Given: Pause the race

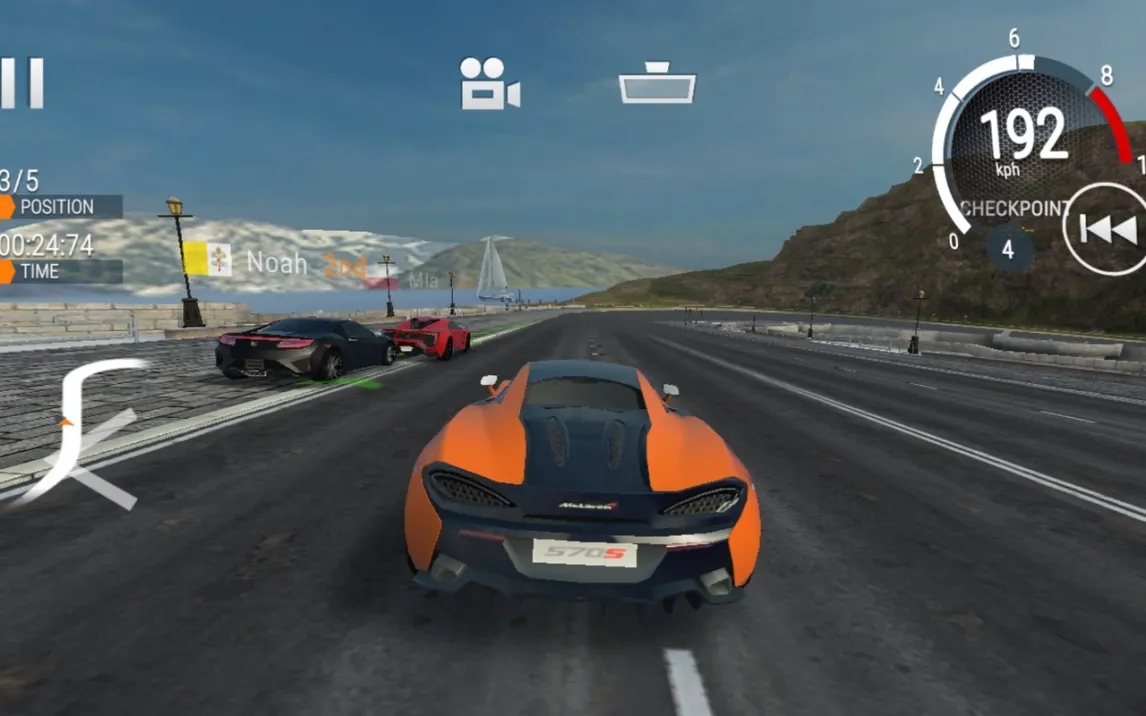Looking at the screenshot, I should point(22,83).
